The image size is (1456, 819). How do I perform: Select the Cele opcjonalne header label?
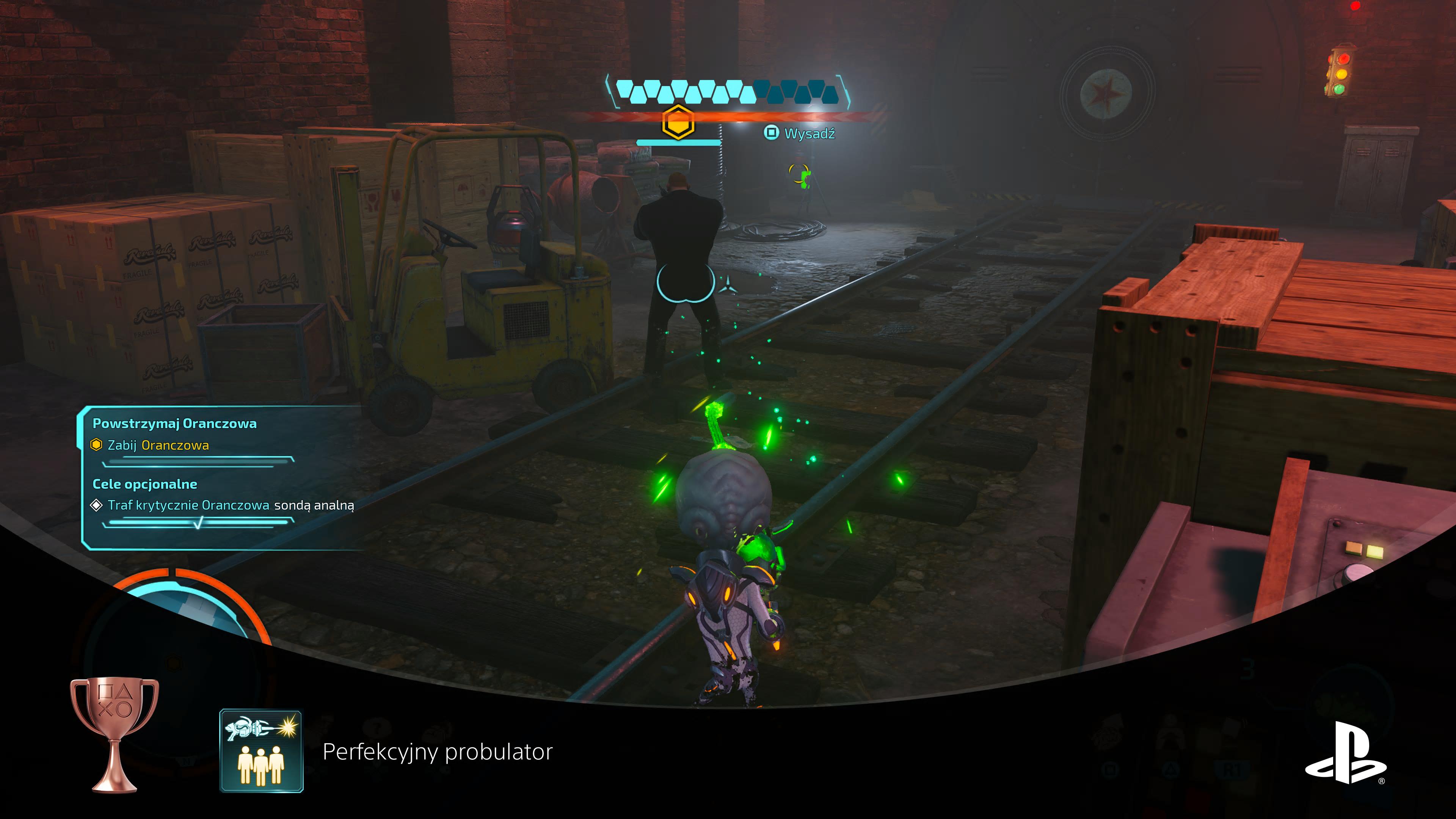(145, 484)
